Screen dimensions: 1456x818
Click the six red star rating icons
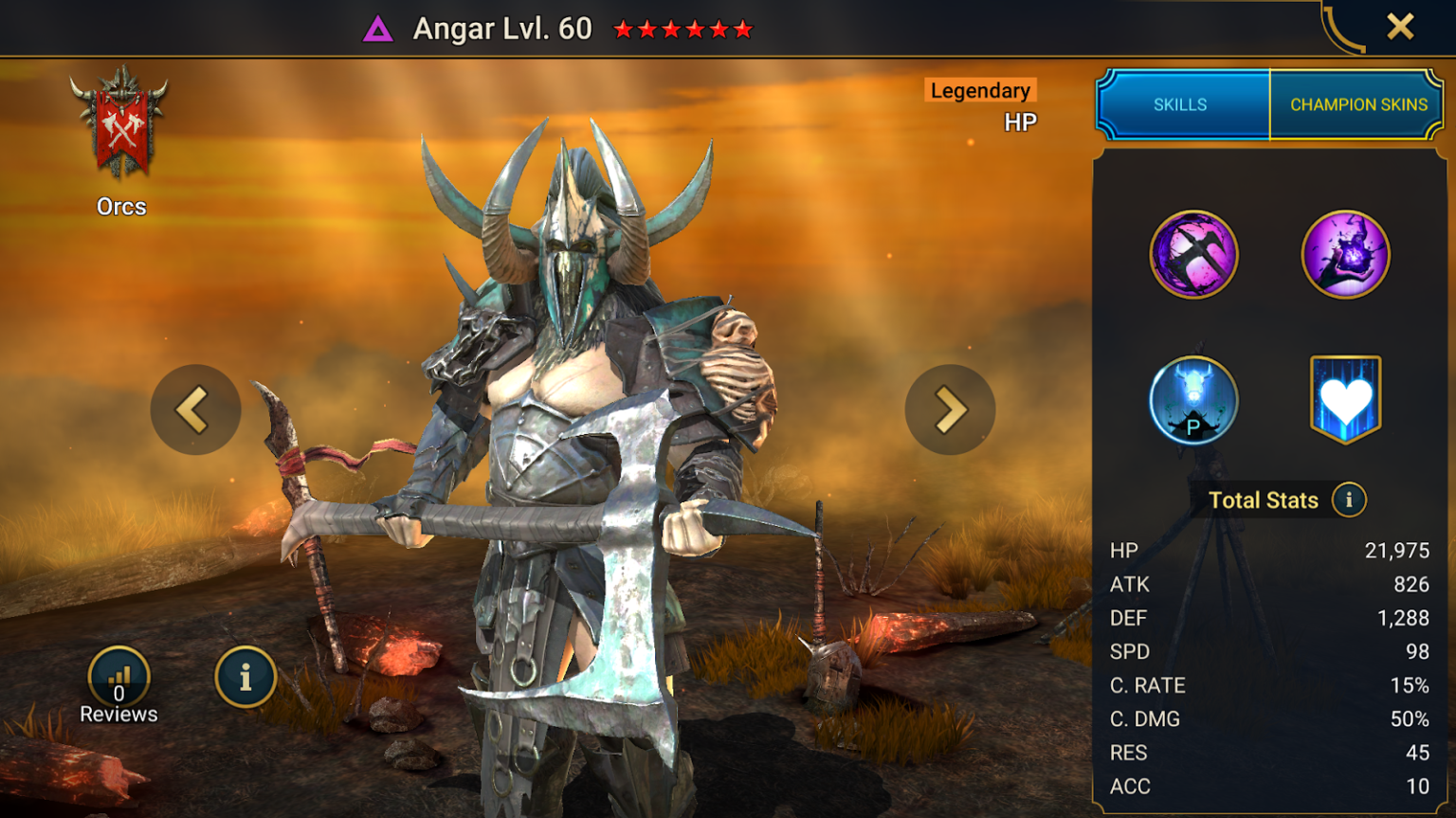click(x=681, y=27)
